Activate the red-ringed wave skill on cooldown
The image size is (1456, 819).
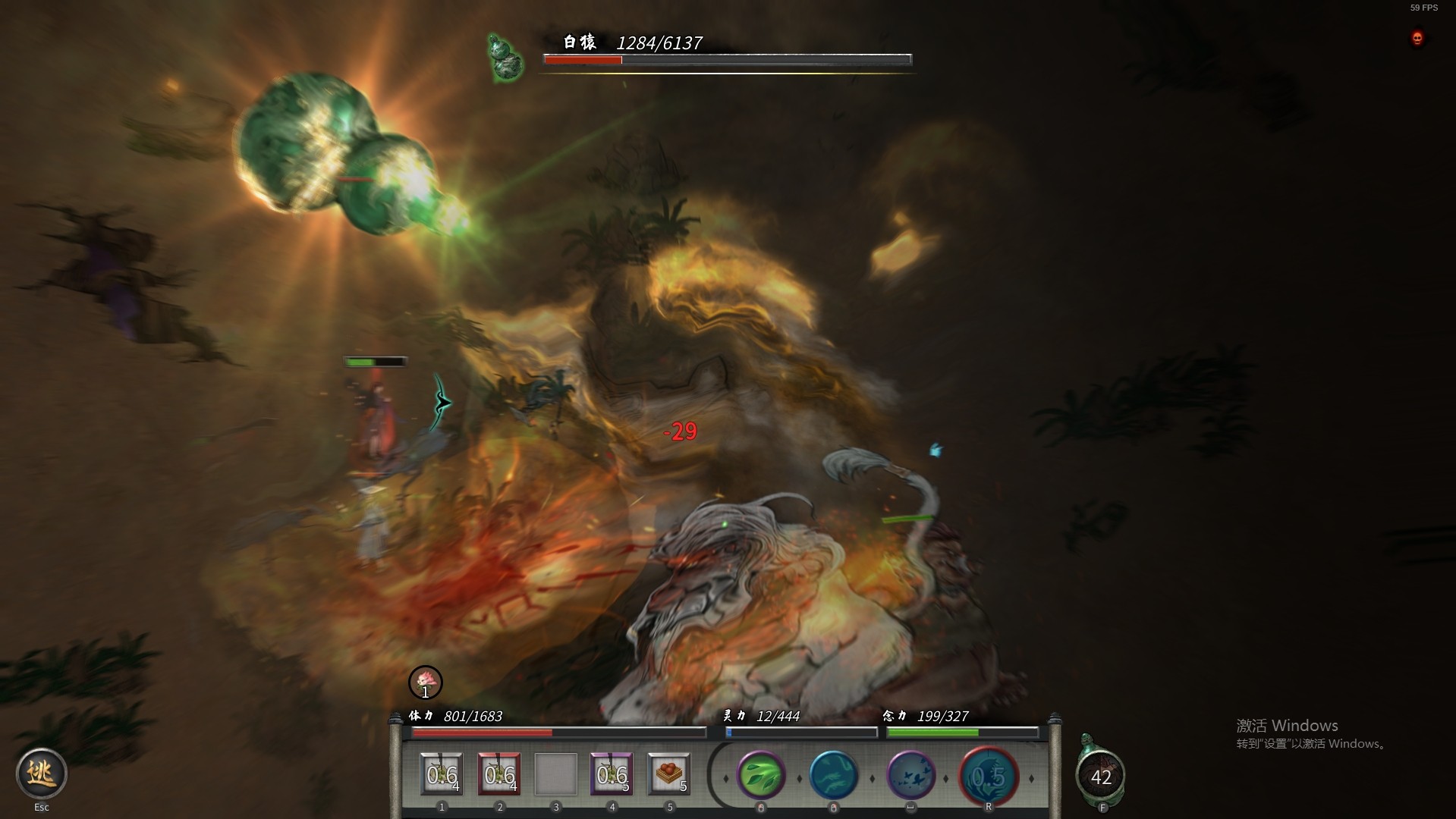(x=988, y=776)
